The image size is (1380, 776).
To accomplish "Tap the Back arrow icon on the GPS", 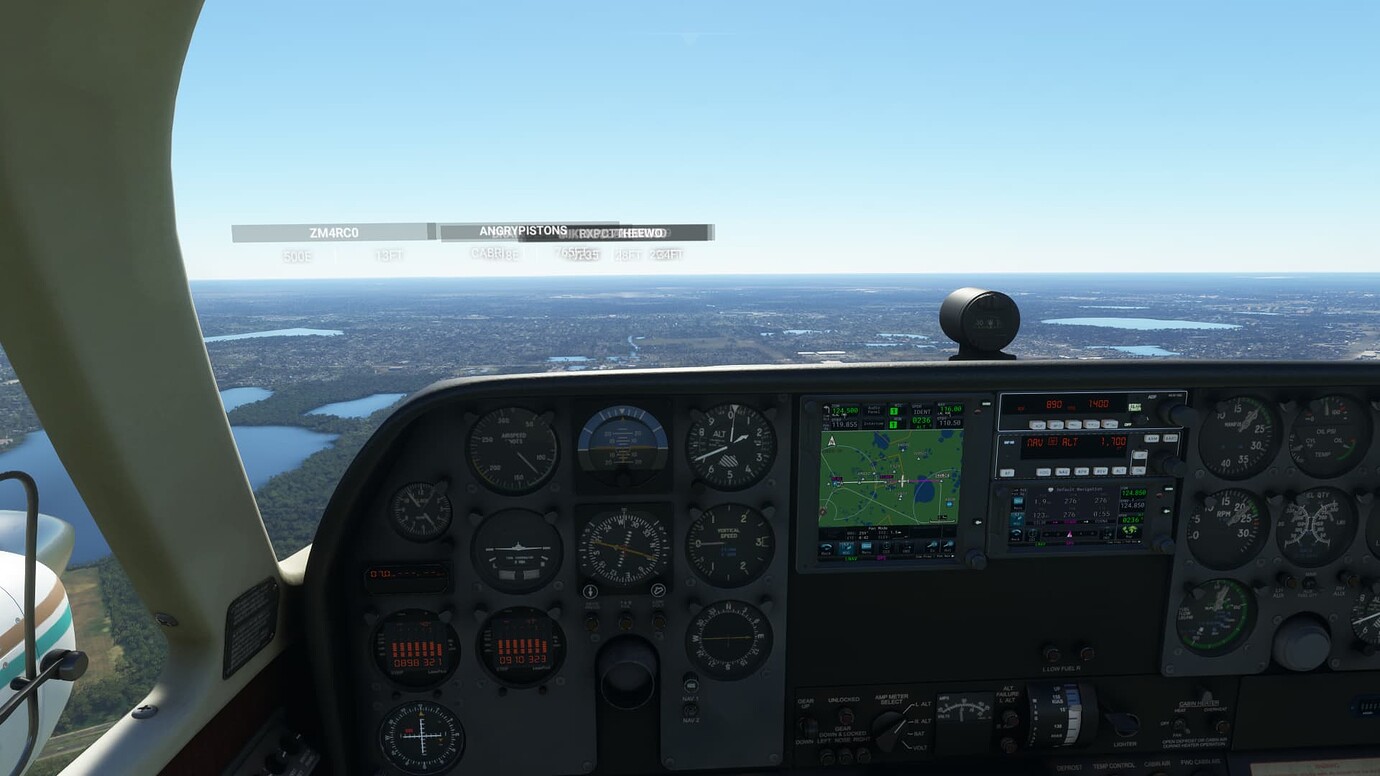I will [x=826, y=548].
